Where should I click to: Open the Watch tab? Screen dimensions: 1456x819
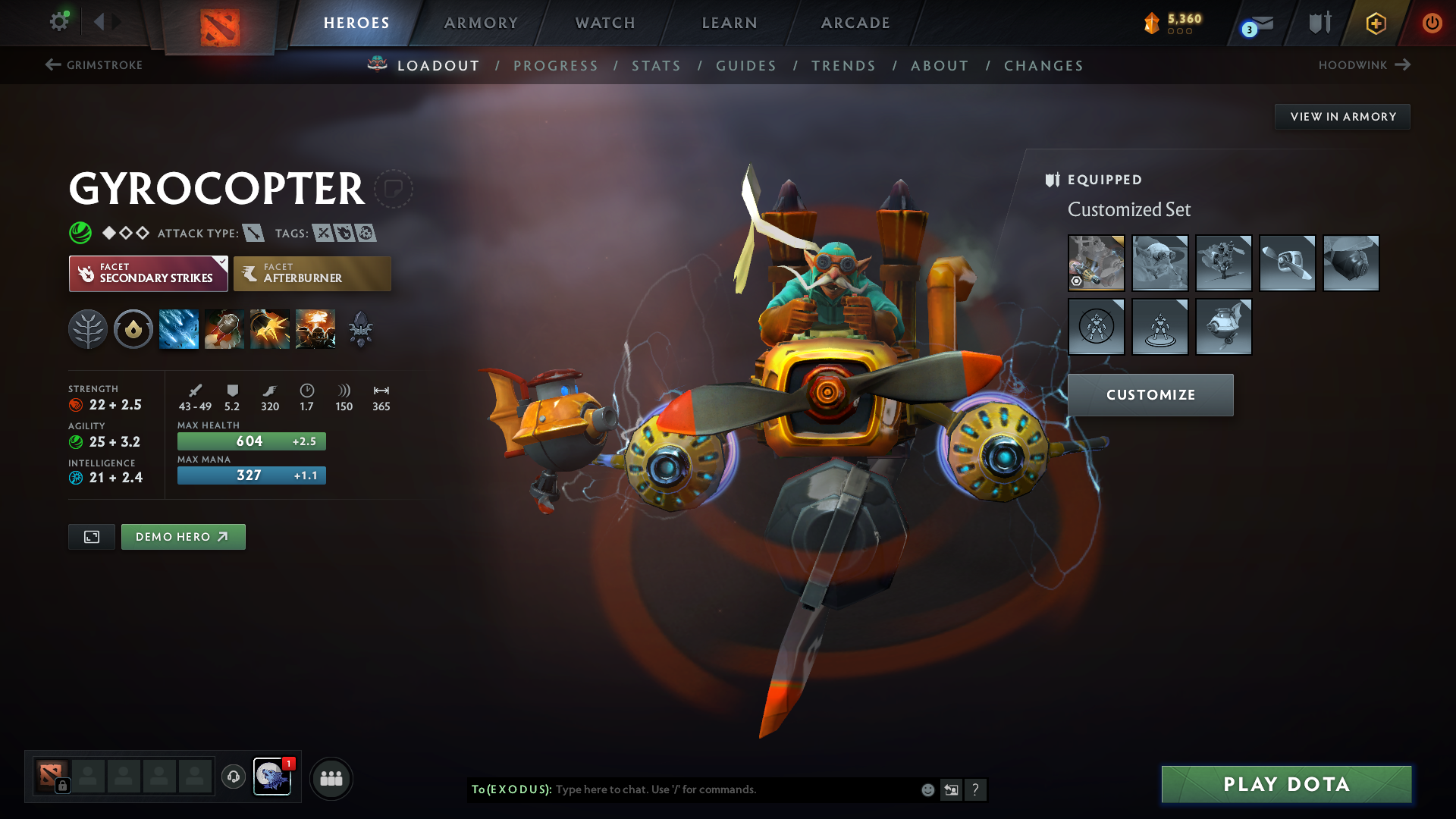pyautogui.click(x=605, y=23)
